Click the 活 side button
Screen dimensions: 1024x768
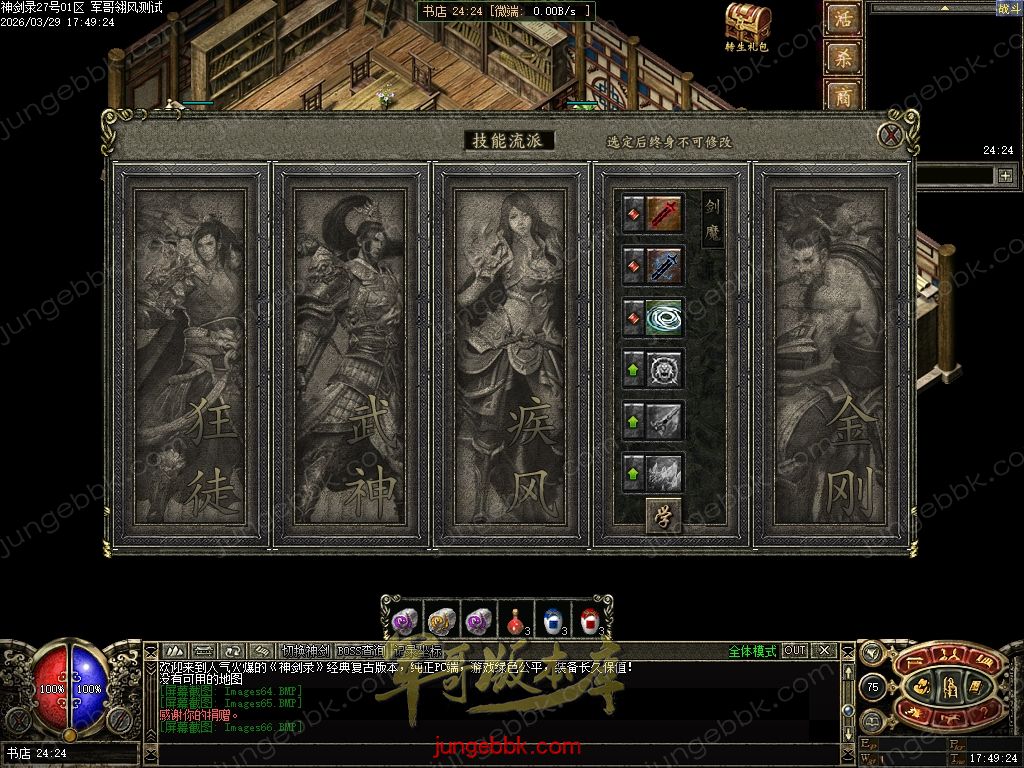pos(842,19)
